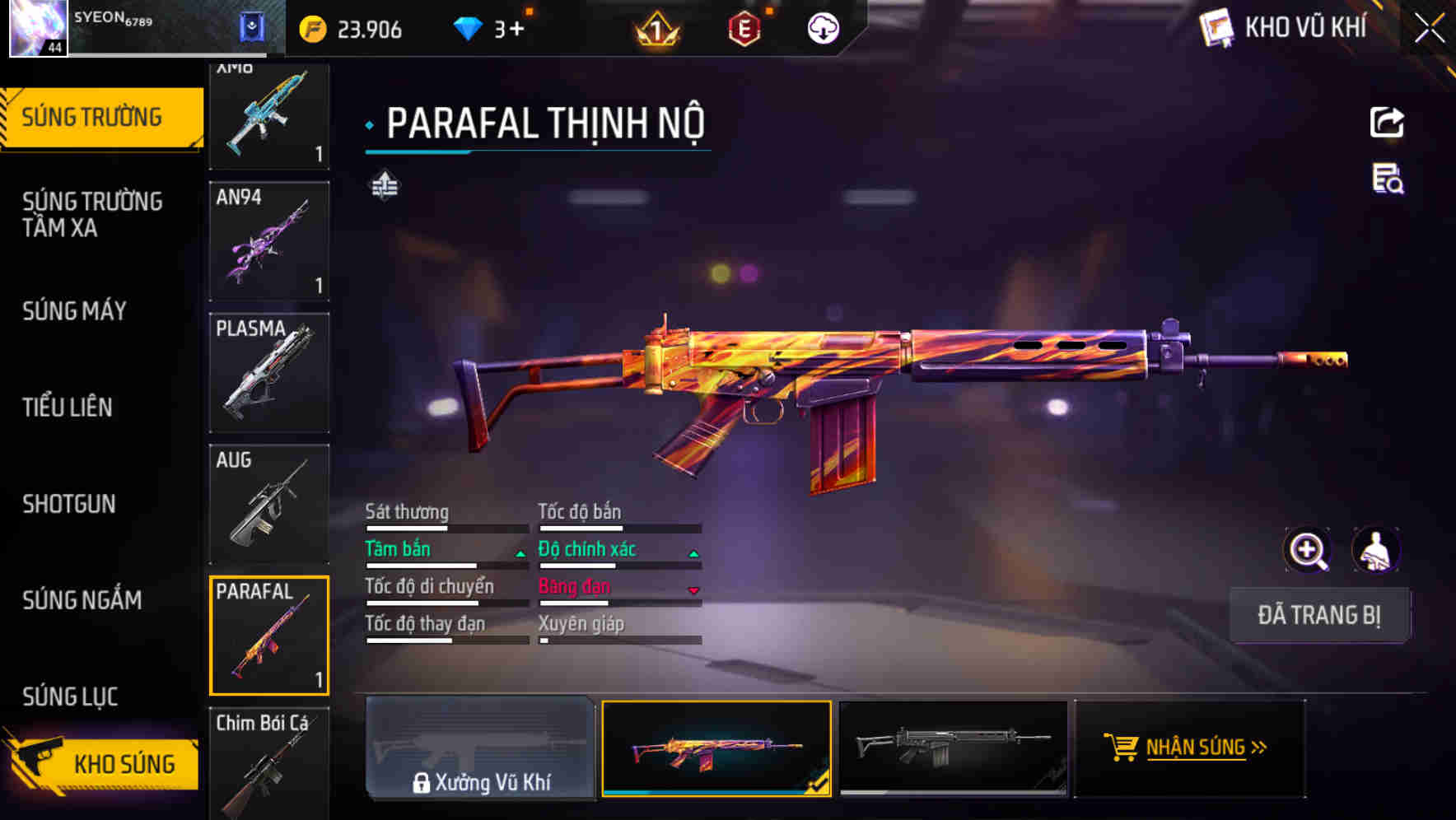Screen dimensions: 1456x820
Task: Click the SYEON player avatar
Action: pos(36,27)
